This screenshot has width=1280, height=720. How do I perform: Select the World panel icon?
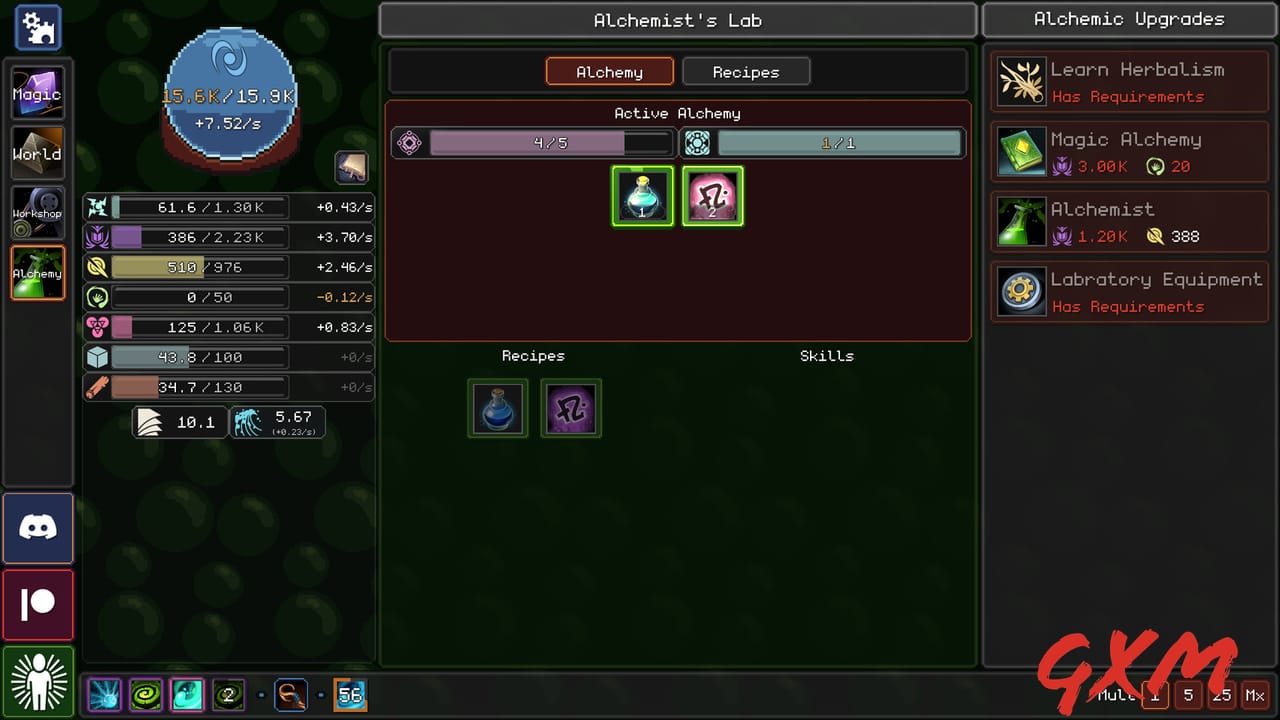coord(37,153)
